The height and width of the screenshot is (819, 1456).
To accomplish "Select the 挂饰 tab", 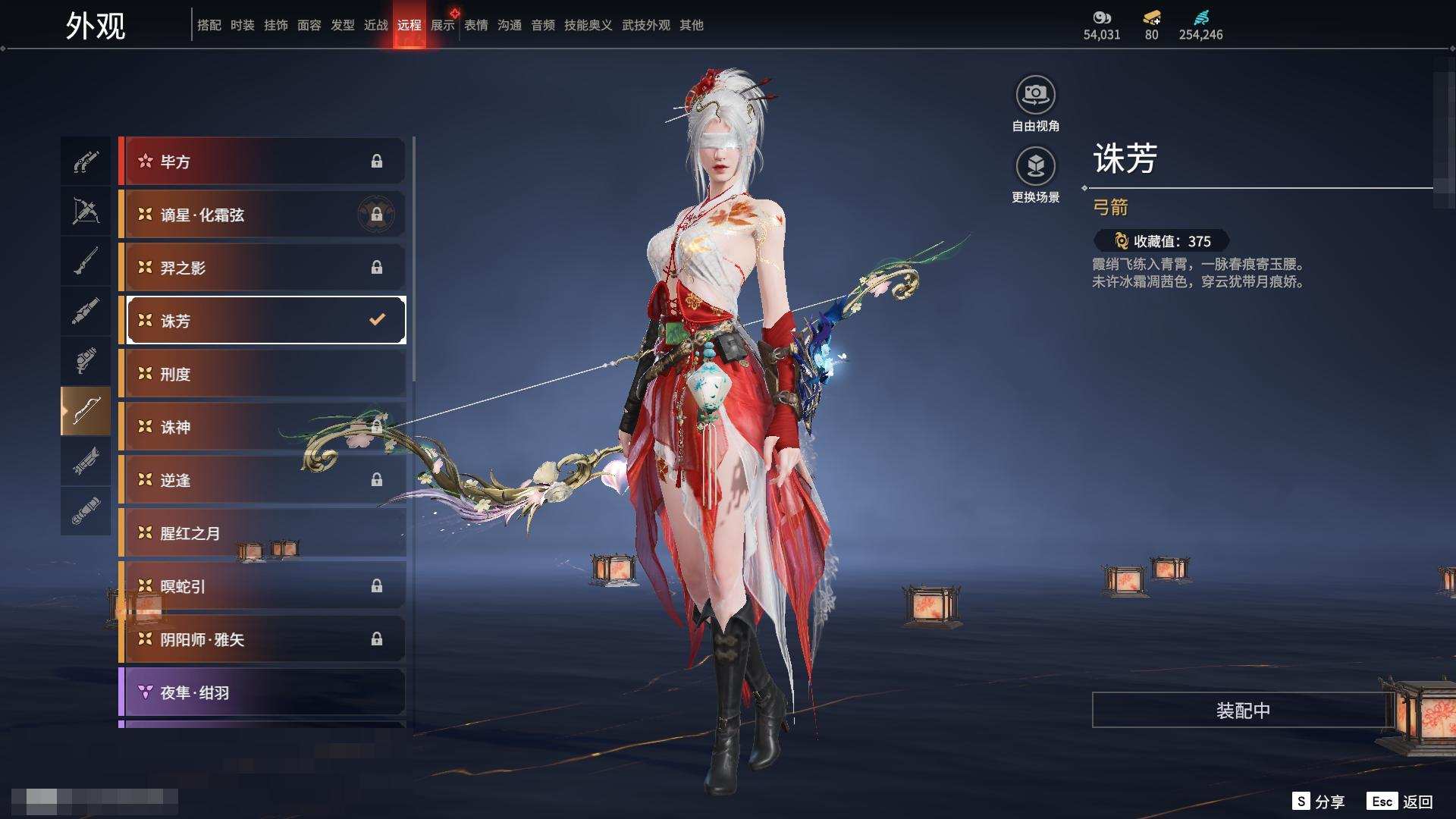I will pos(275,25).
